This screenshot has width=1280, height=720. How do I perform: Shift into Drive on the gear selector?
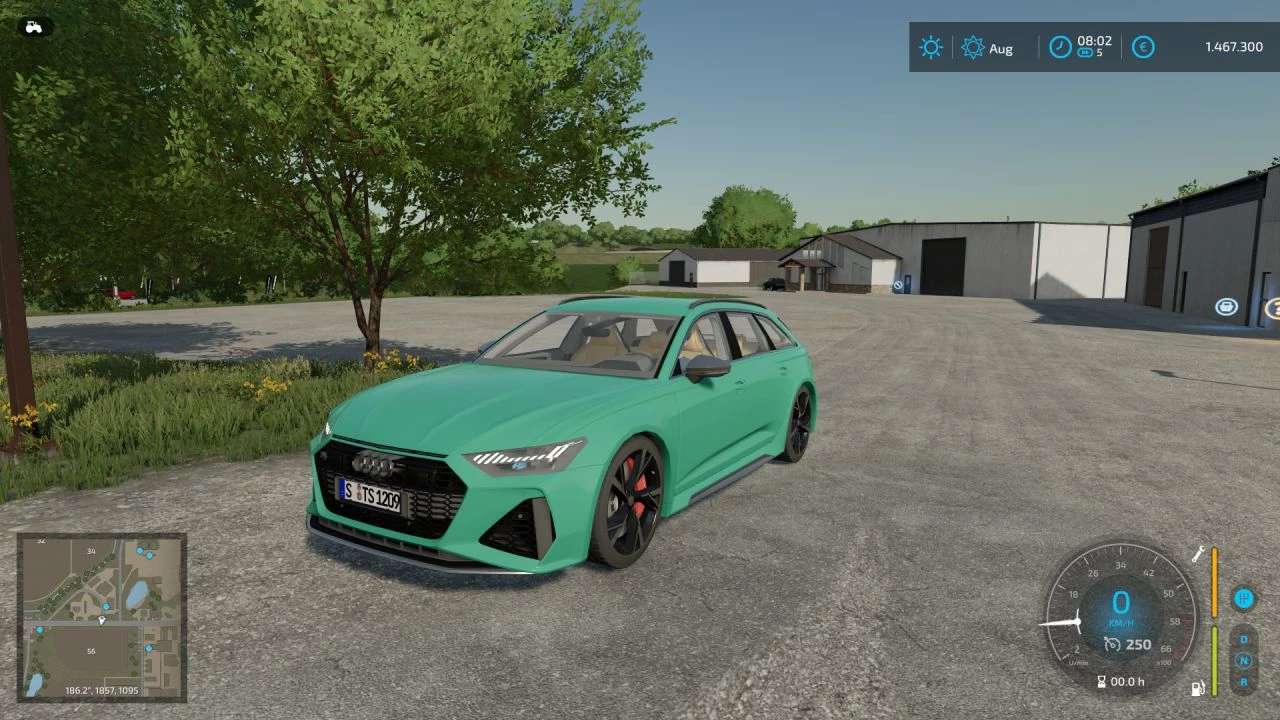[1244, 639]
